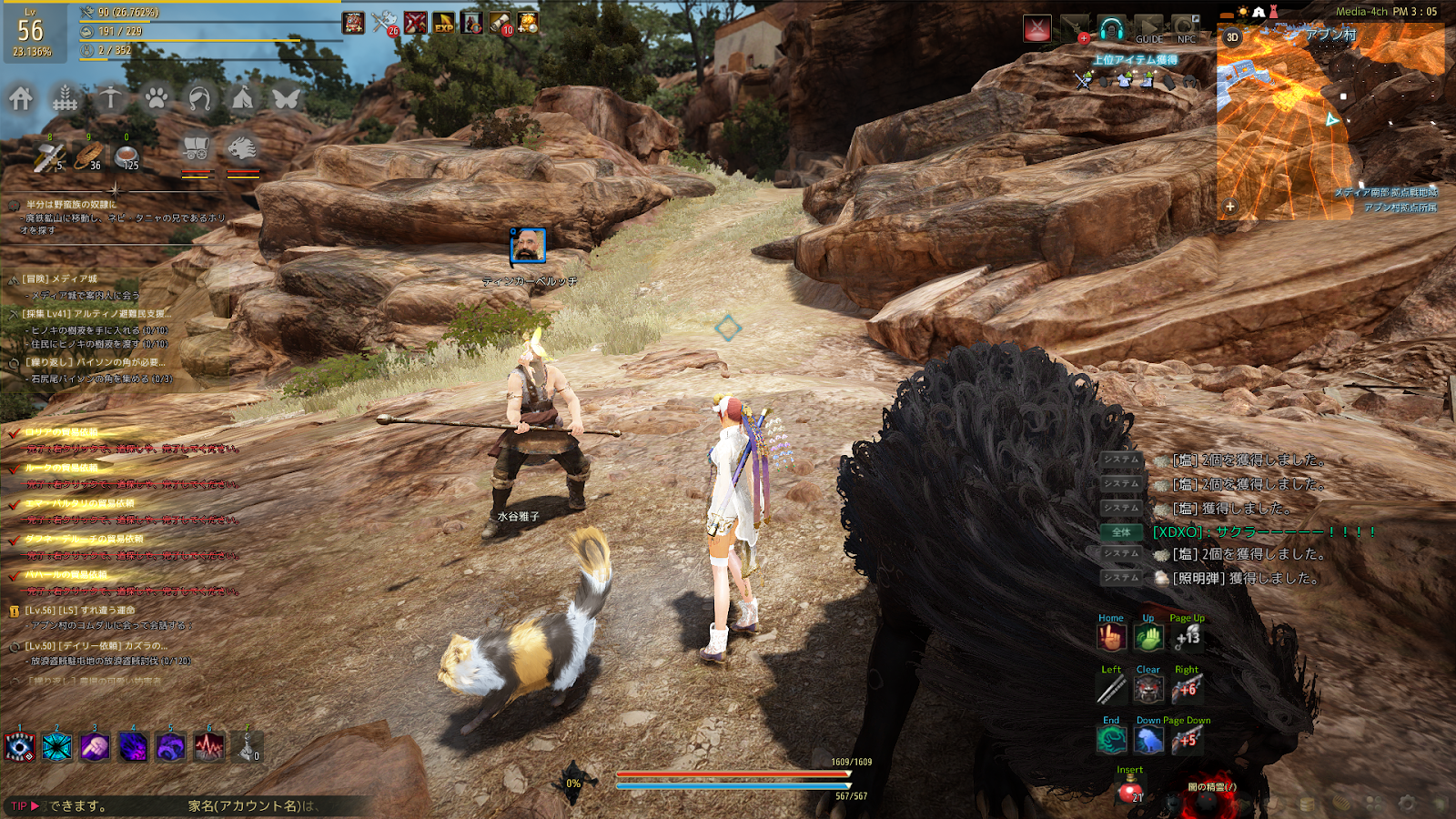Open the gear settings icon
Viewport: 1456px width, 819px height.
(x=1407, y=804)
